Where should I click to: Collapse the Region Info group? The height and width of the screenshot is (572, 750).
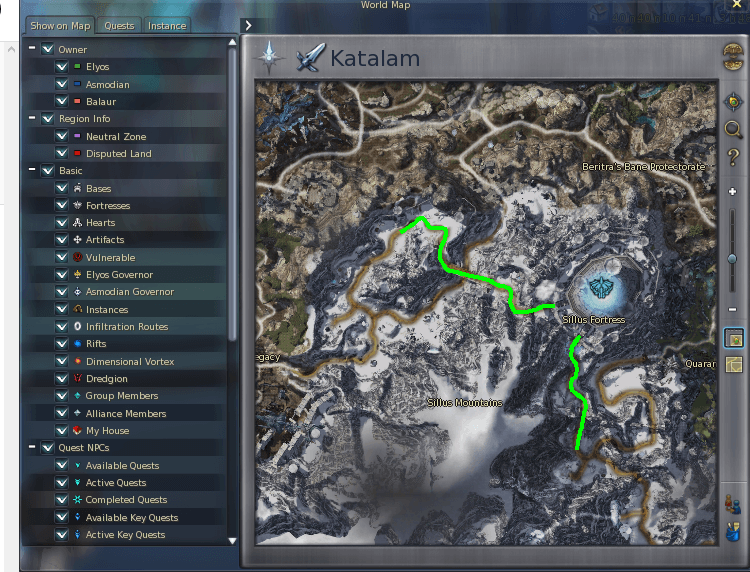33,118
